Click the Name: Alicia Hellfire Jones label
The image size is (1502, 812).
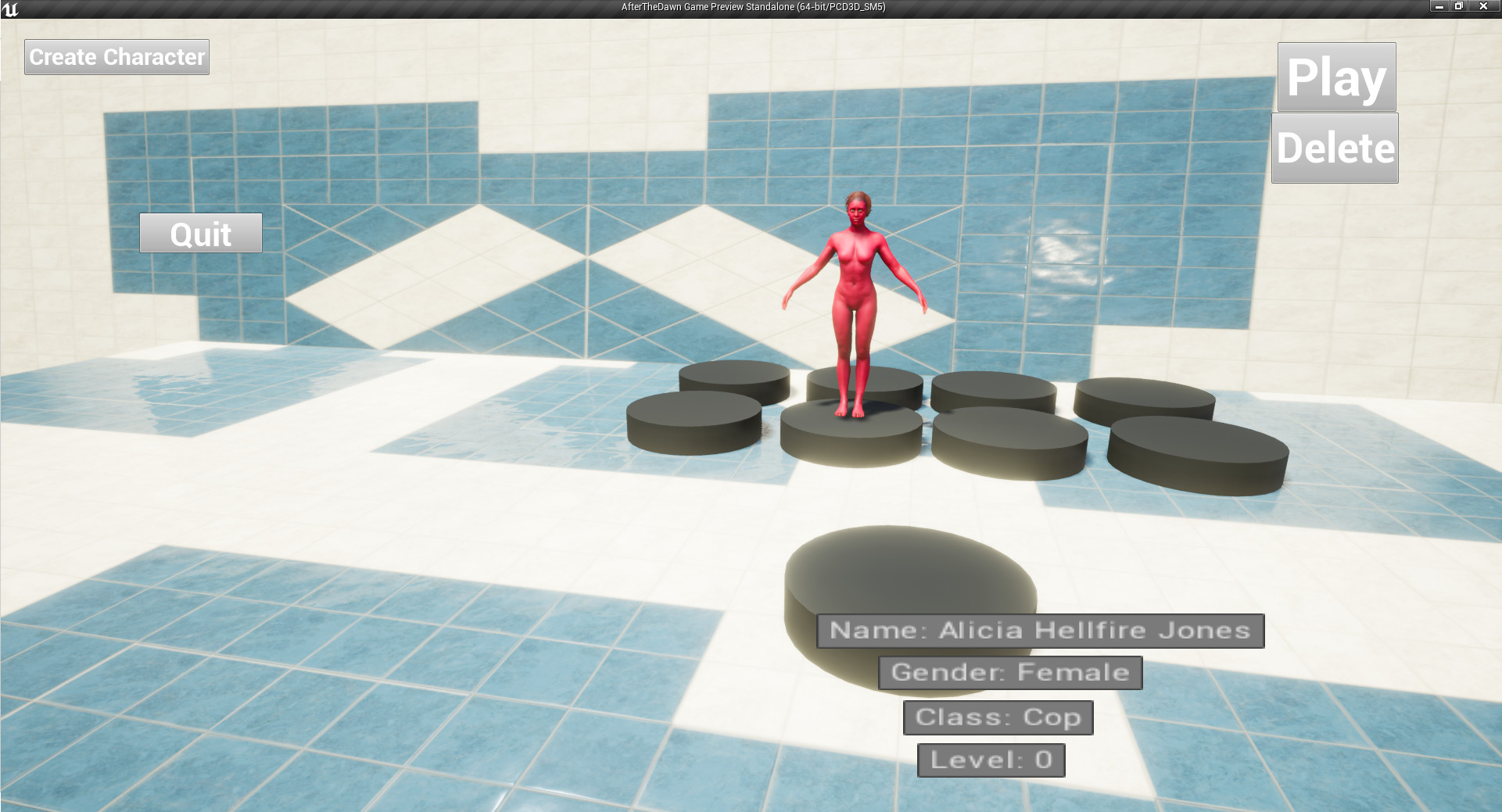click(1040, 630)
